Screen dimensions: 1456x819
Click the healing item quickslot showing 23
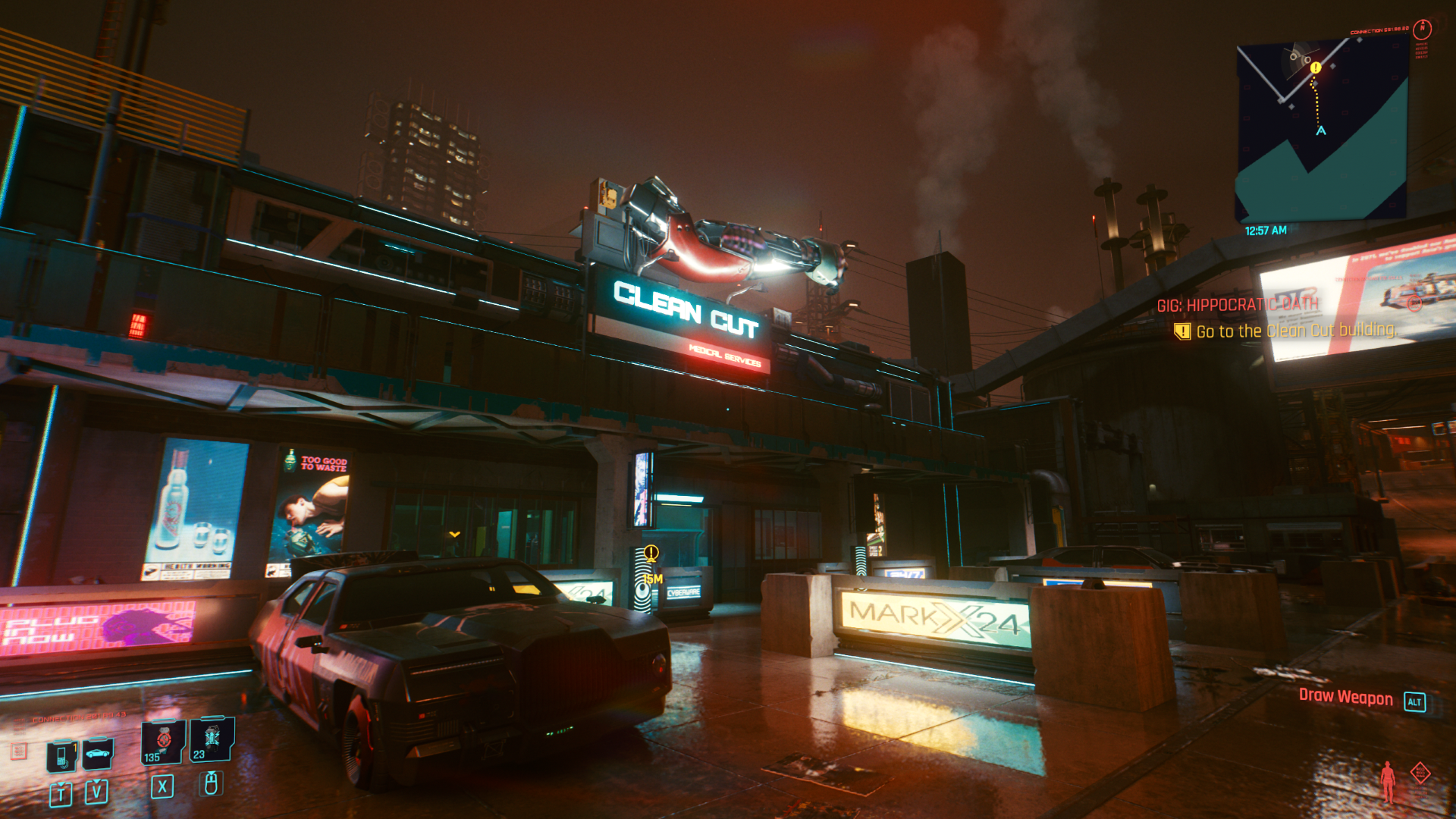[213, 740]
